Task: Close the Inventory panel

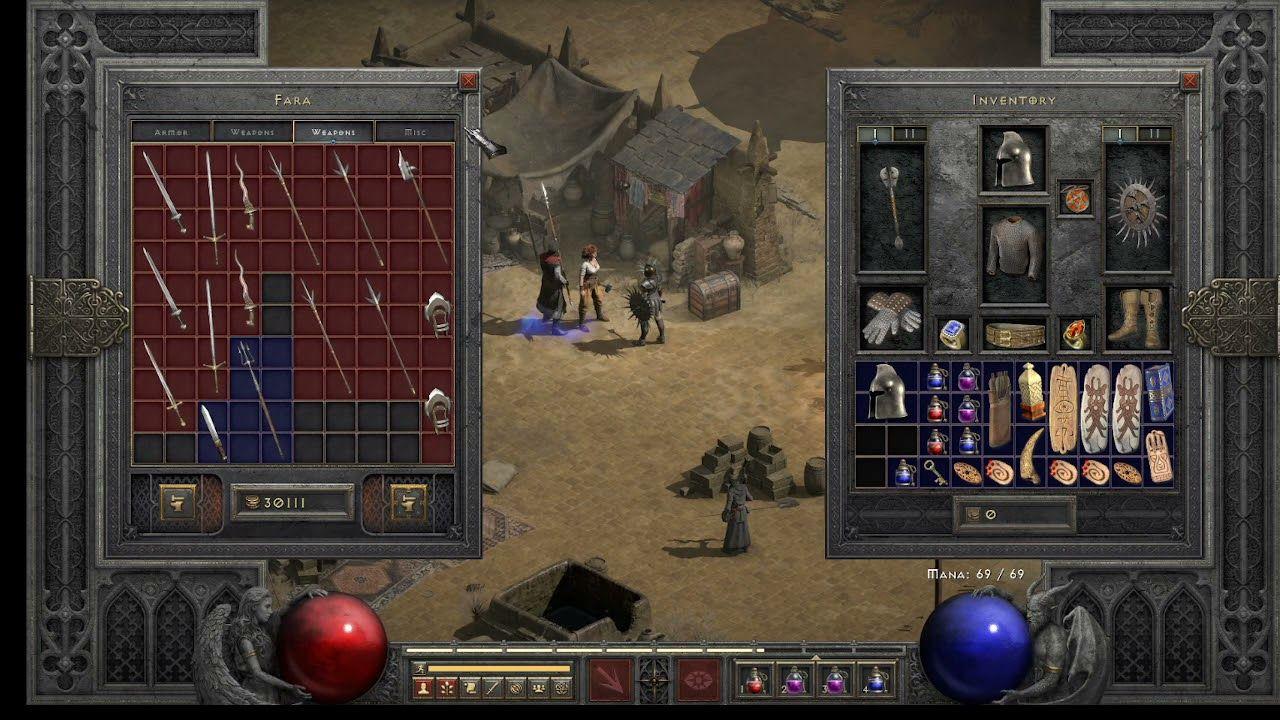Action: tap(1189, 81)
